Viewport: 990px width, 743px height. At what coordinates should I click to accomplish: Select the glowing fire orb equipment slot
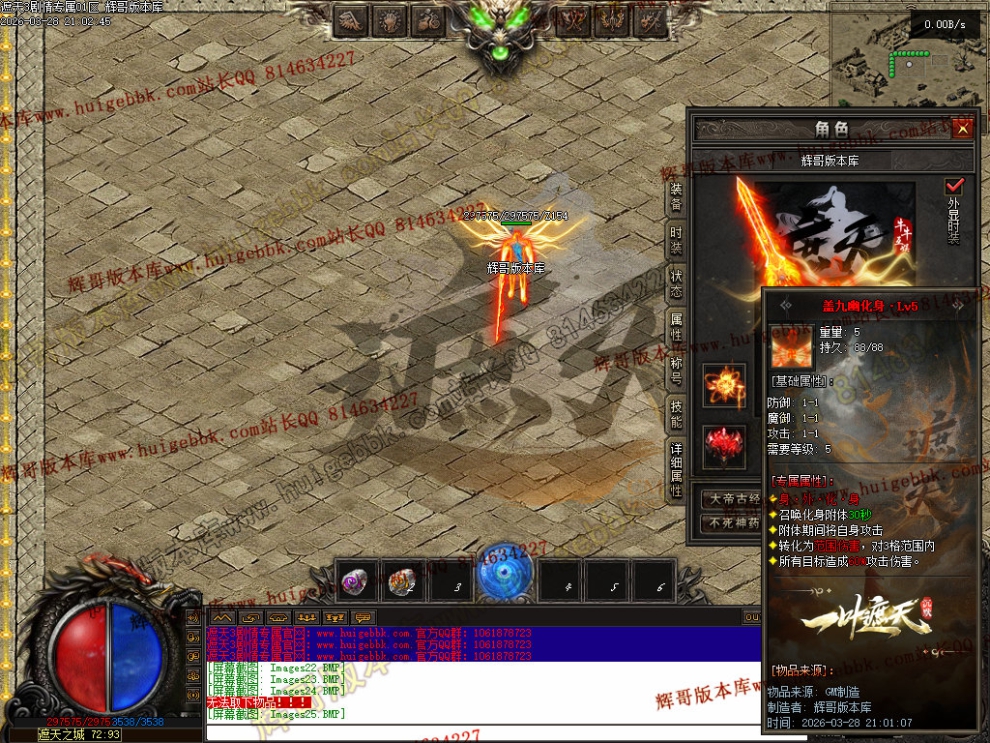pos(723,385)
